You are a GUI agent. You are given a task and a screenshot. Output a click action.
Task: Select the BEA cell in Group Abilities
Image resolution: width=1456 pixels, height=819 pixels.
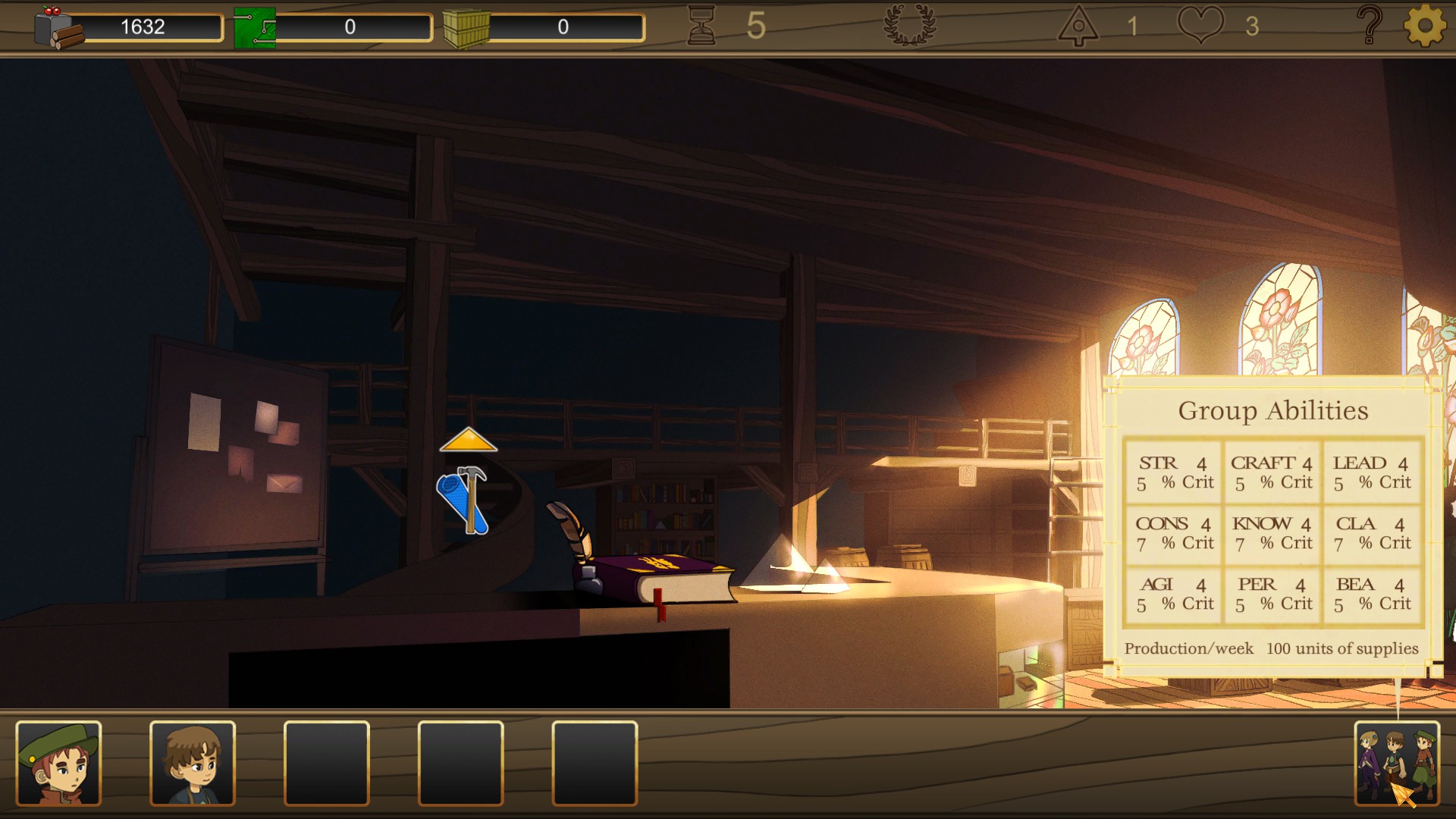pyautogui.click(x=1372, y=594)
